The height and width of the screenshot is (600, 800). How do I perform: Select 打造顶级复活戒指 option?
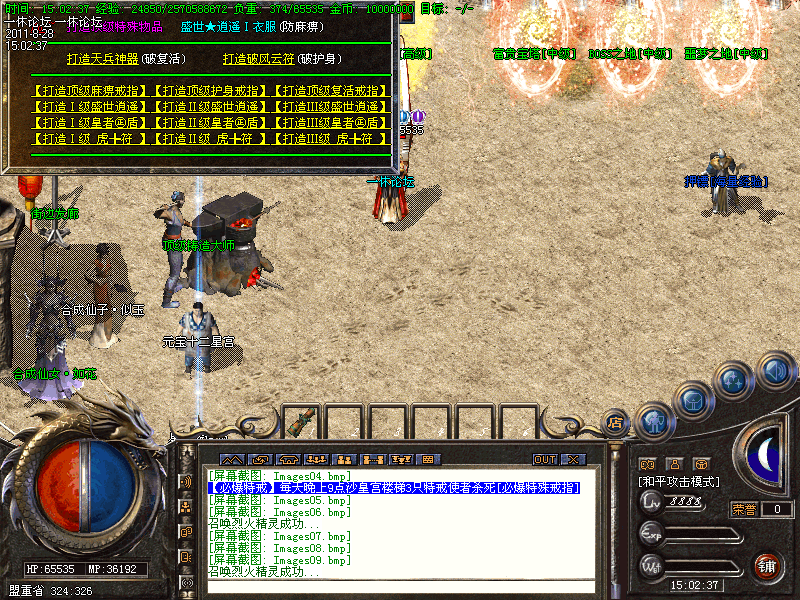click(x=329, y=91)
